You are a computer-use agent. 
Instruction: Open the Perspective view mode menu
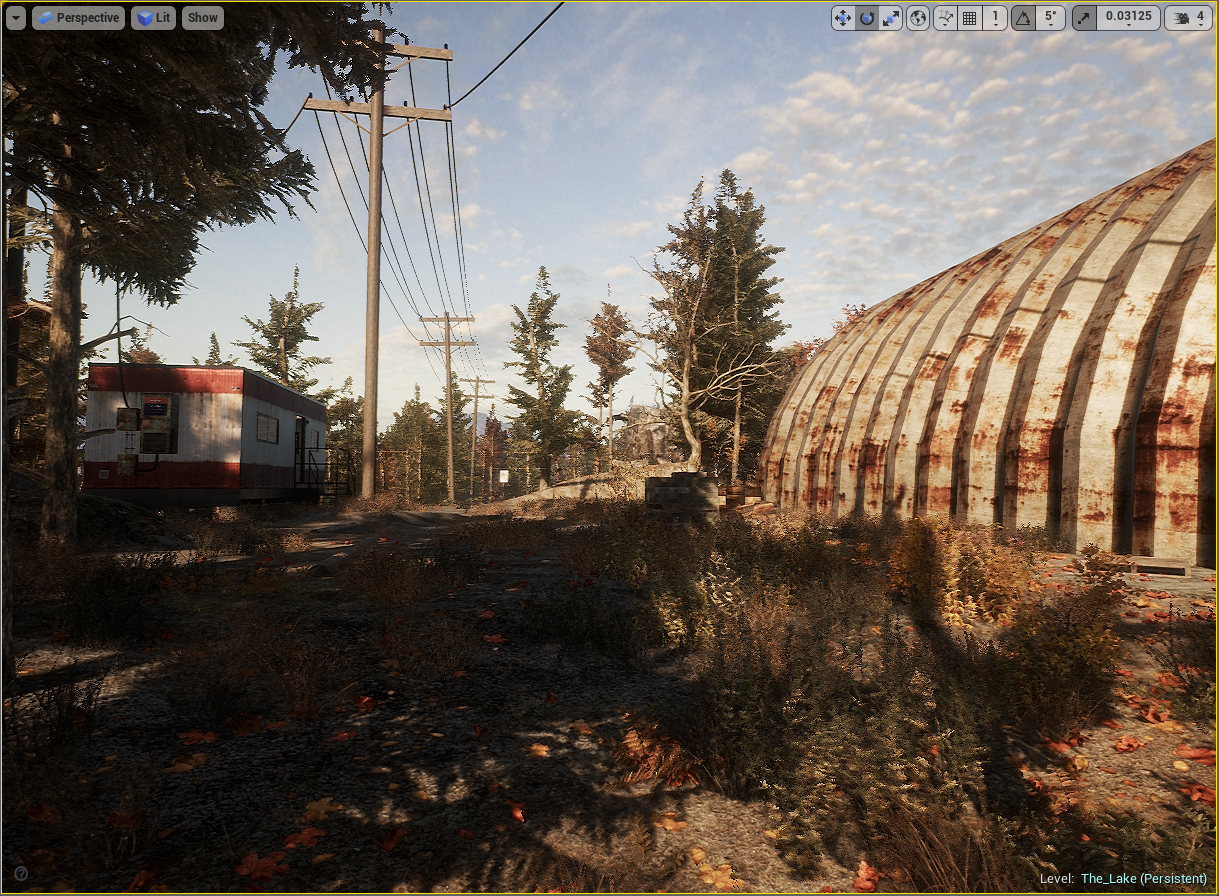(78, 18)
